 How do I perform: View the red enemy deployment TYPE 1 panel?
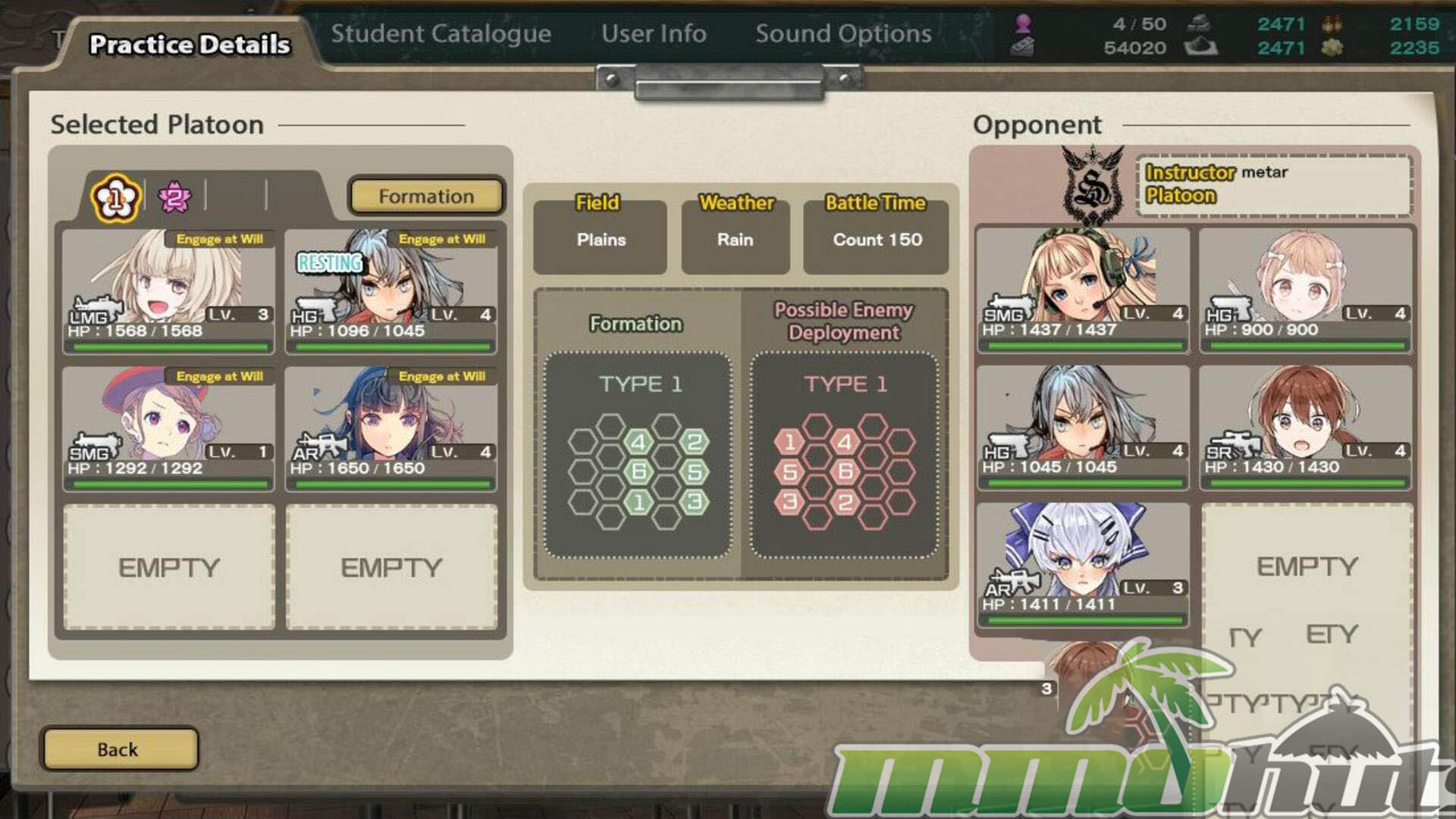click(844, 455)
